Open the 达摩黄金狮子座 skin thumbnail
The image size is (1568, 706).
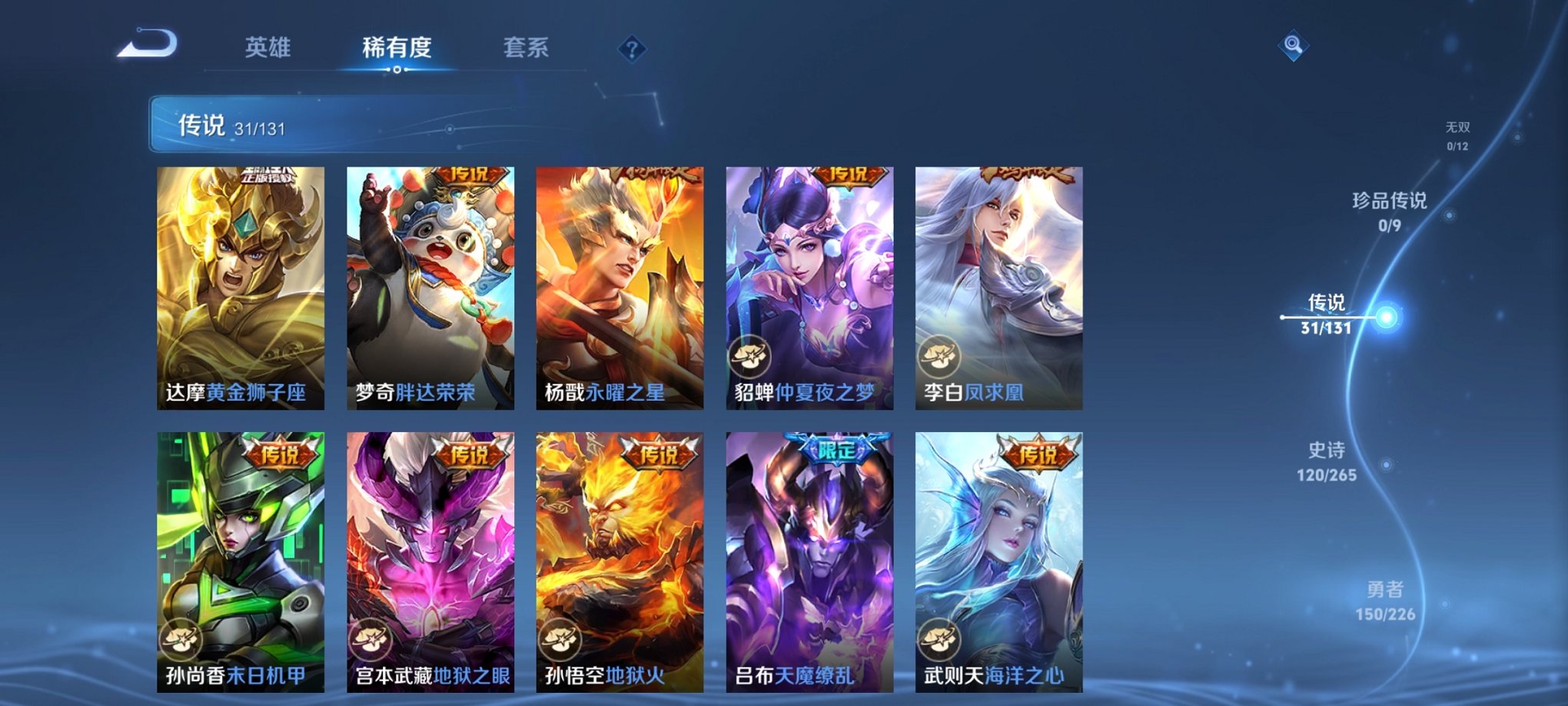[x=239, y=285]
